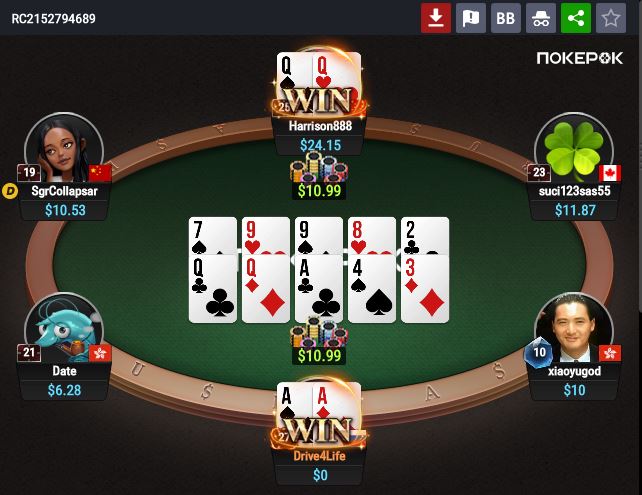Download the hand replay with the red button
642x495 pixels.
tap(436, 18)
